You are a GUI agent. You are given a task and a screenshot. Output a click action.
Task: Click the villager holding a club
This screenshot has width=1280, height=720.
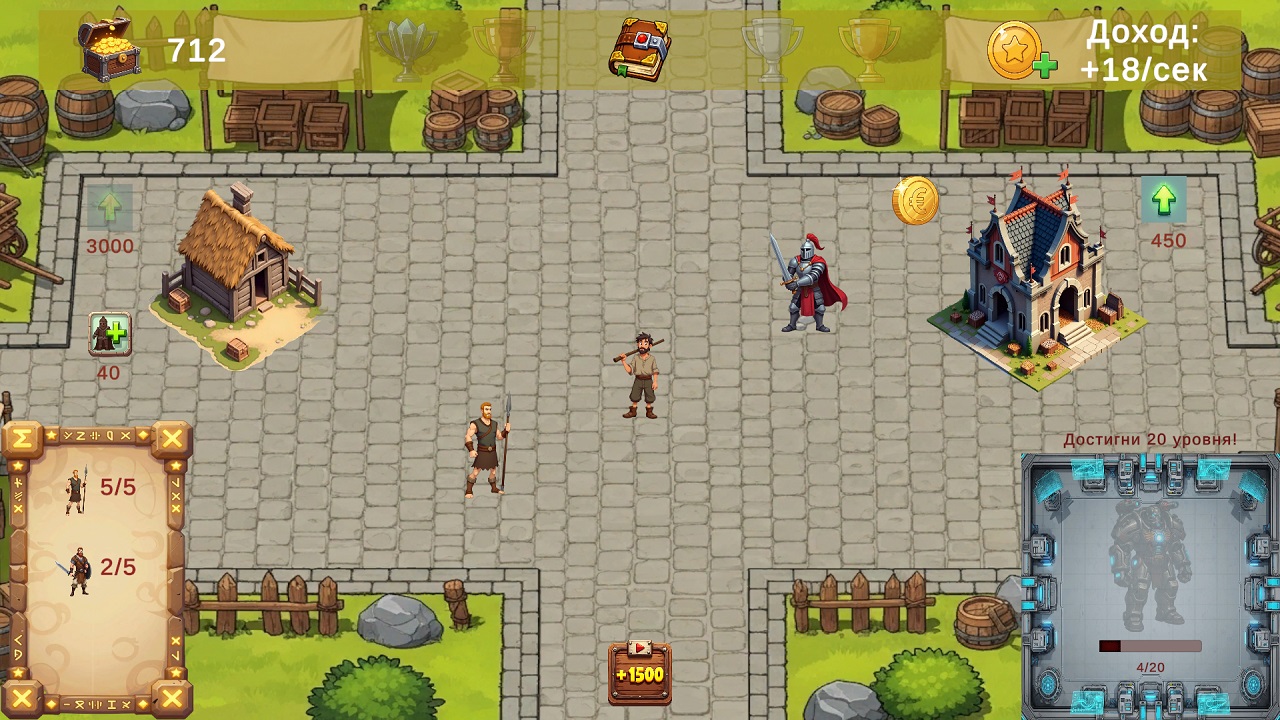pyautogui.click(x=640, y=370)
